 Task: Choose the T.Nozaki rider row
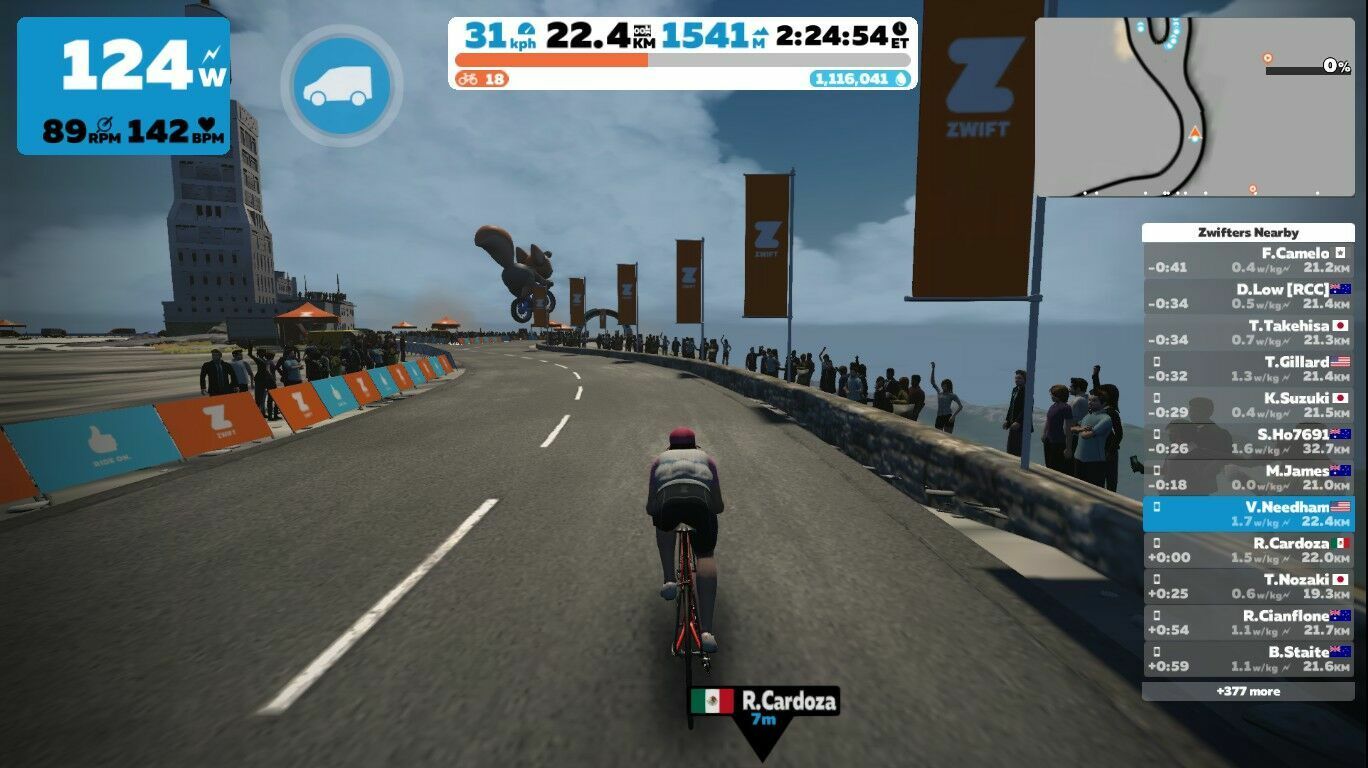pyautogui.click(x=1248, y=586)
